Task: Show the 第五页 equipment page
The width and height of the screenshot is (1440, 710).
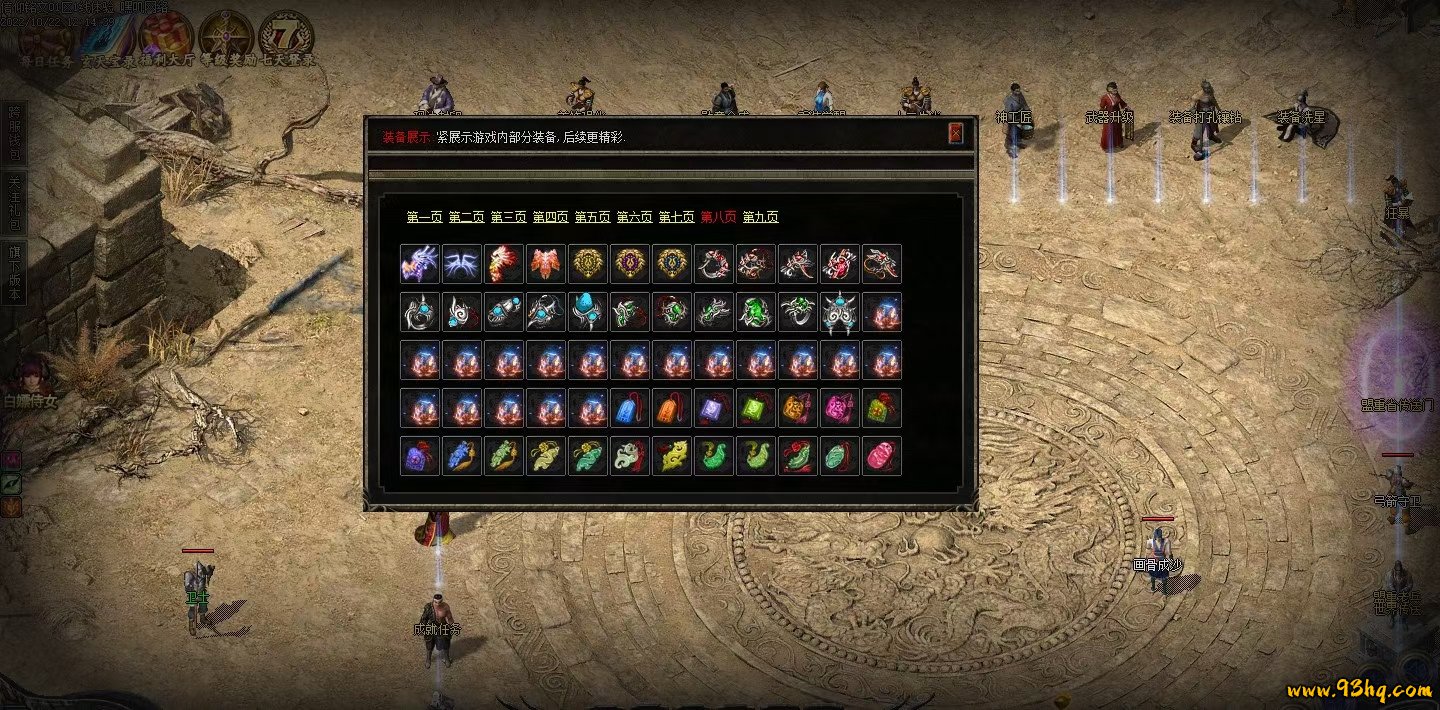Action: click(592, 217)
